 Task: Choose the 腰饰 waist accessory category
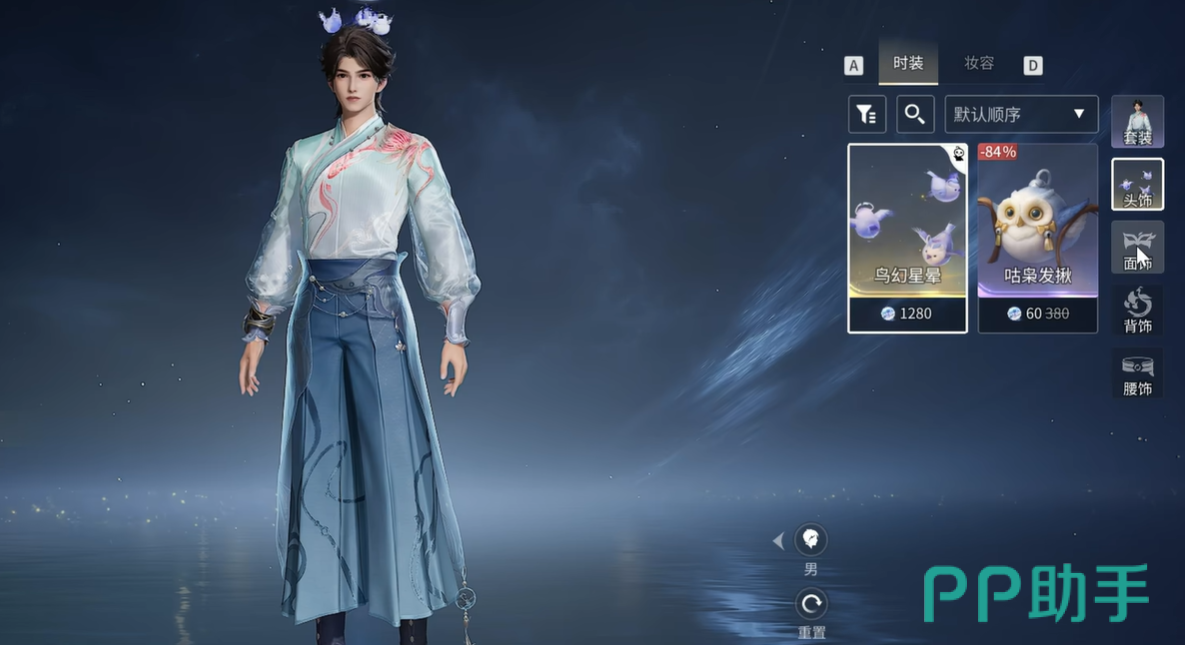[x=1137, y=373]
